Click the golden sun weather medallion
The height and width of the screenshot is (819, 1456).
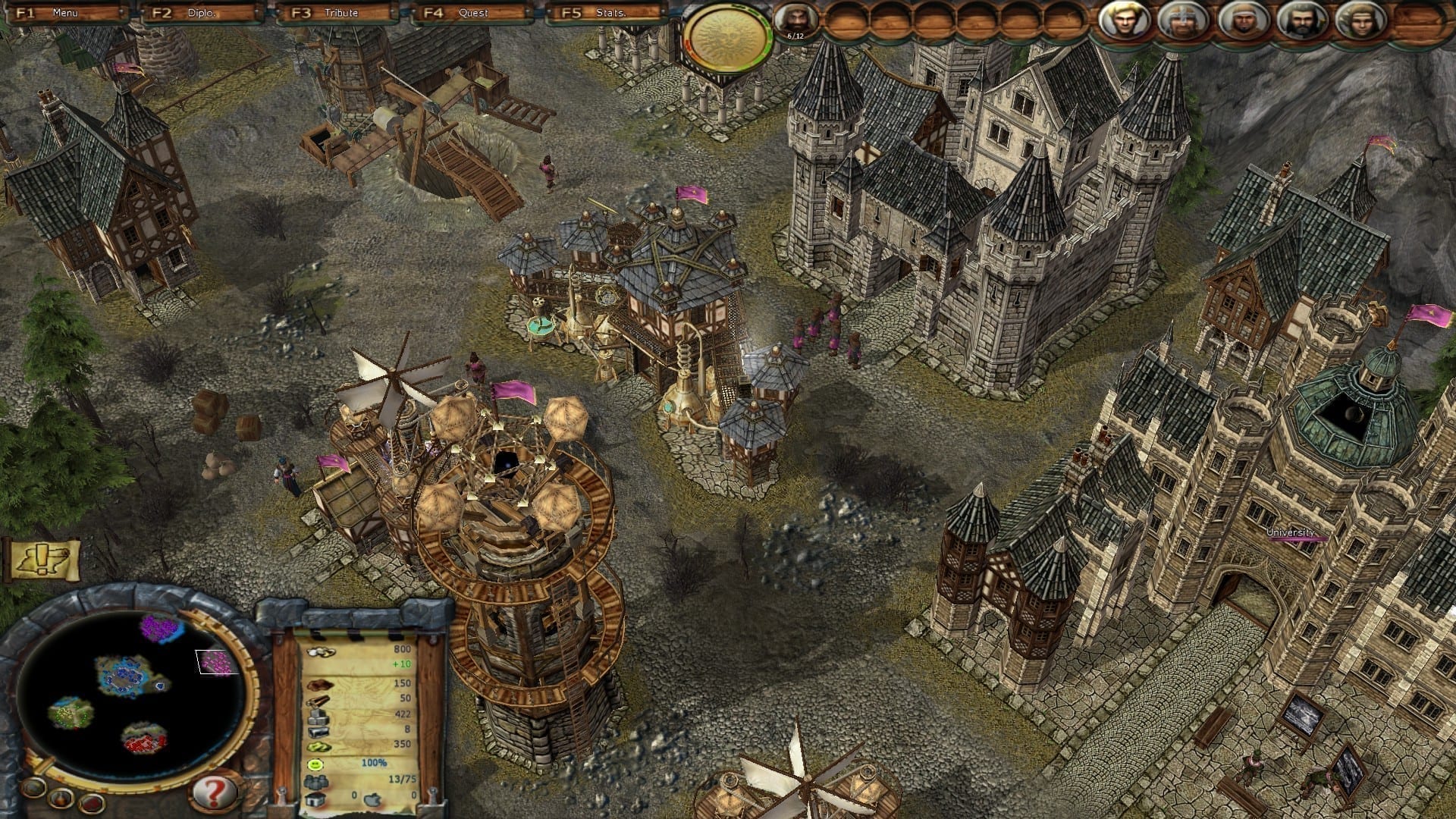[x=726, y=36]
